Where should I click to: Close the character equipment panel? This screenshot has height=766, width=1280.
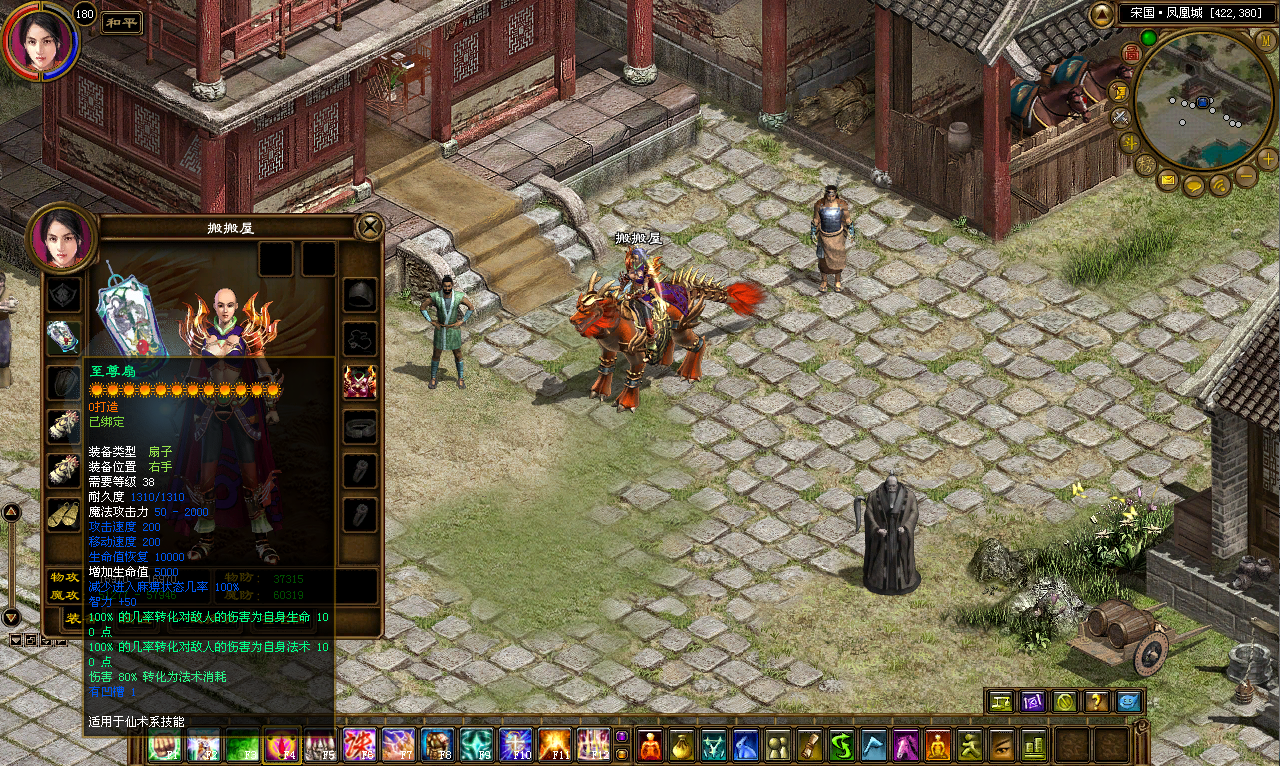point(370,227)
